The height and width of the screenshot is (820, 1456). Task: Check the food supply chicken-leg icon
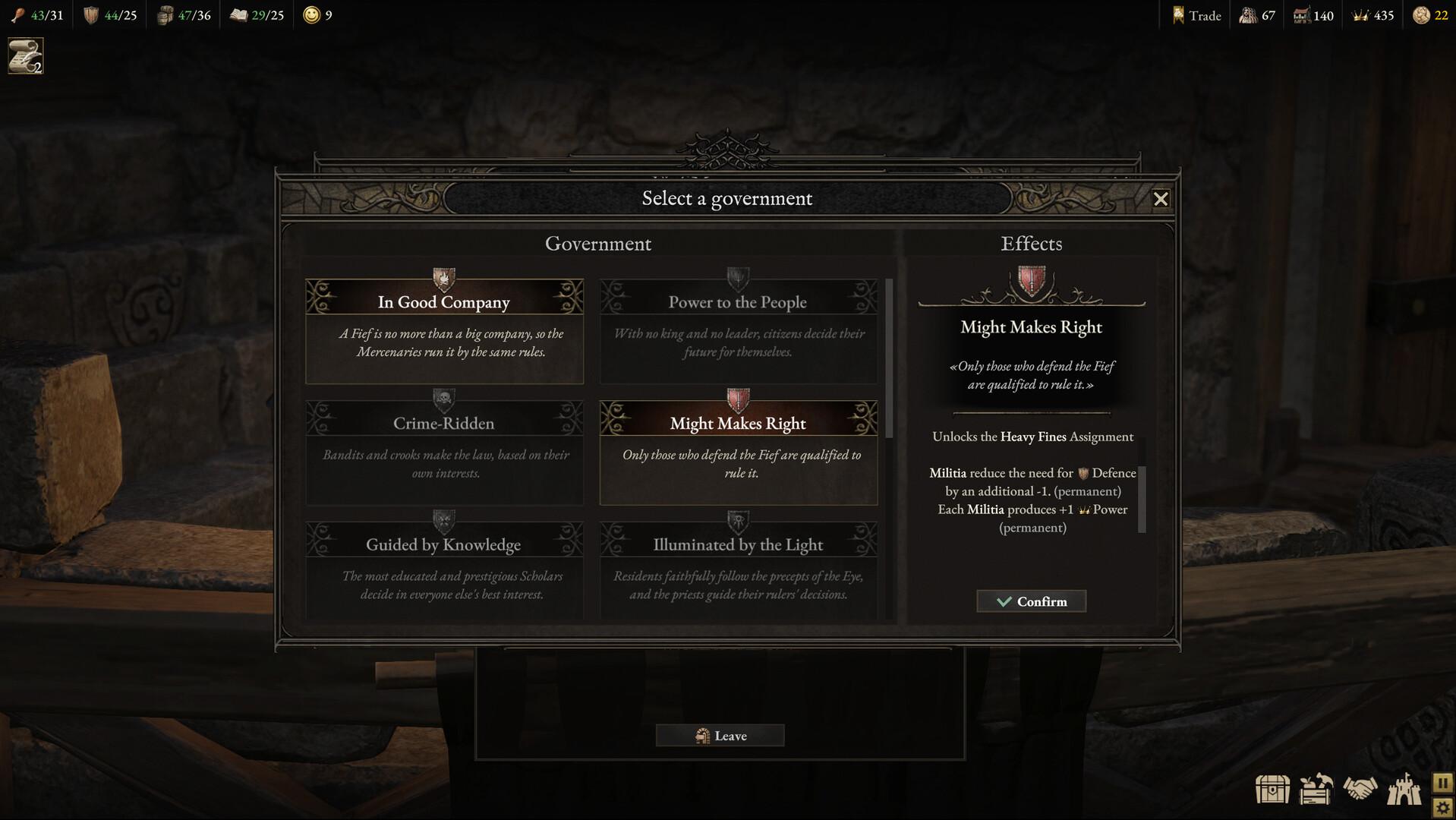point(17,14)
